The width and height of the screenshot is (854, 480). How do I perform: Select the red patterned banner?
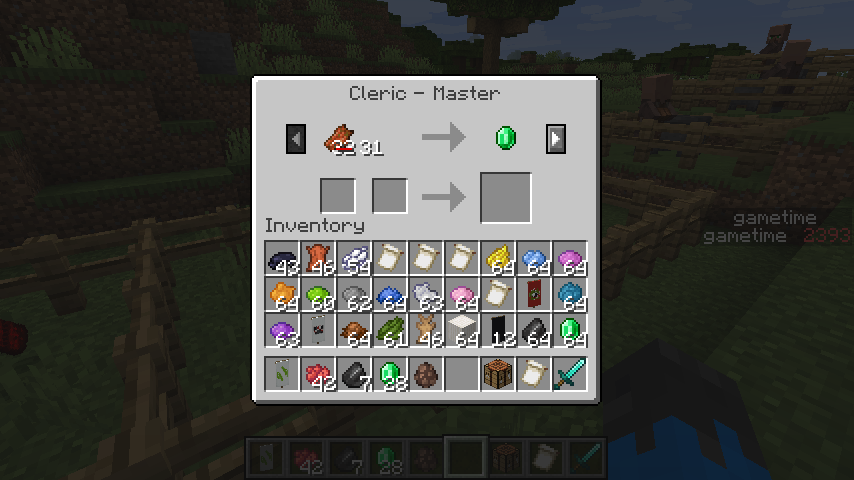tap(534, 295)
